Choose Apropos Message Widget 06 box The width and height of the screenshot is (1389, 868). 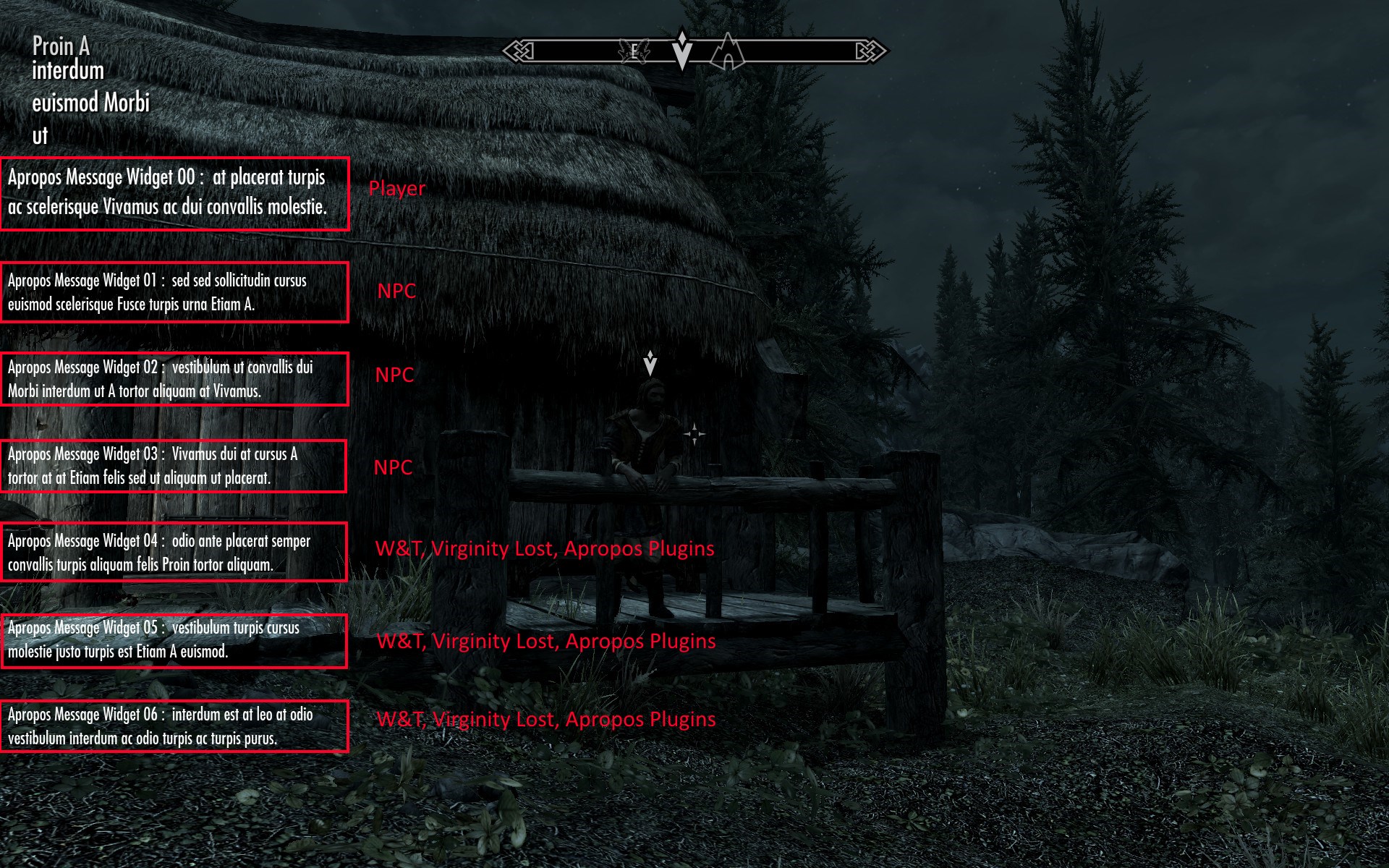click(x=174, y=726)
